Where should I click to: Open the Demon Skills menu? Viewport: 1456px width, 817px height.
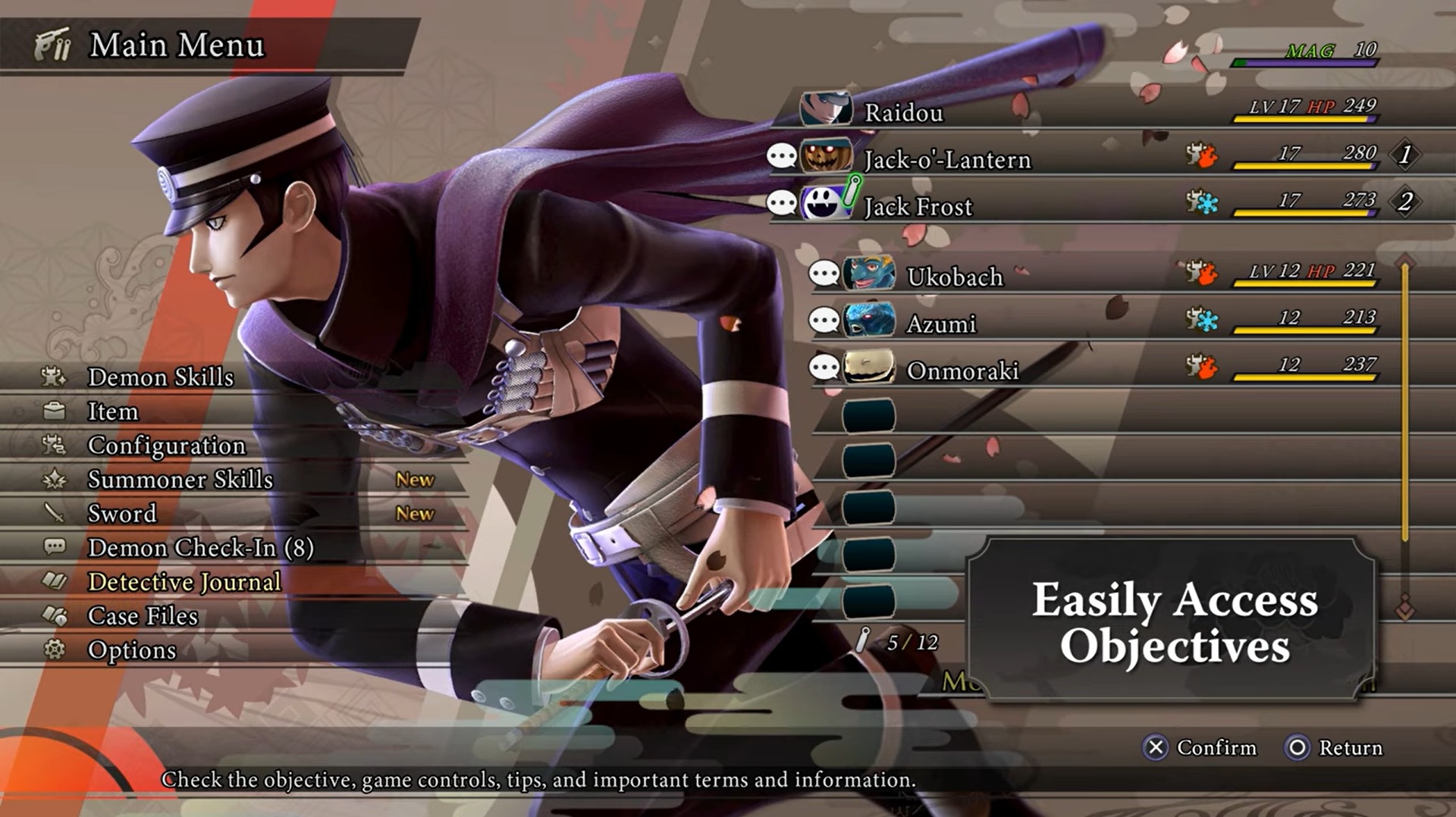click(161, 377)
